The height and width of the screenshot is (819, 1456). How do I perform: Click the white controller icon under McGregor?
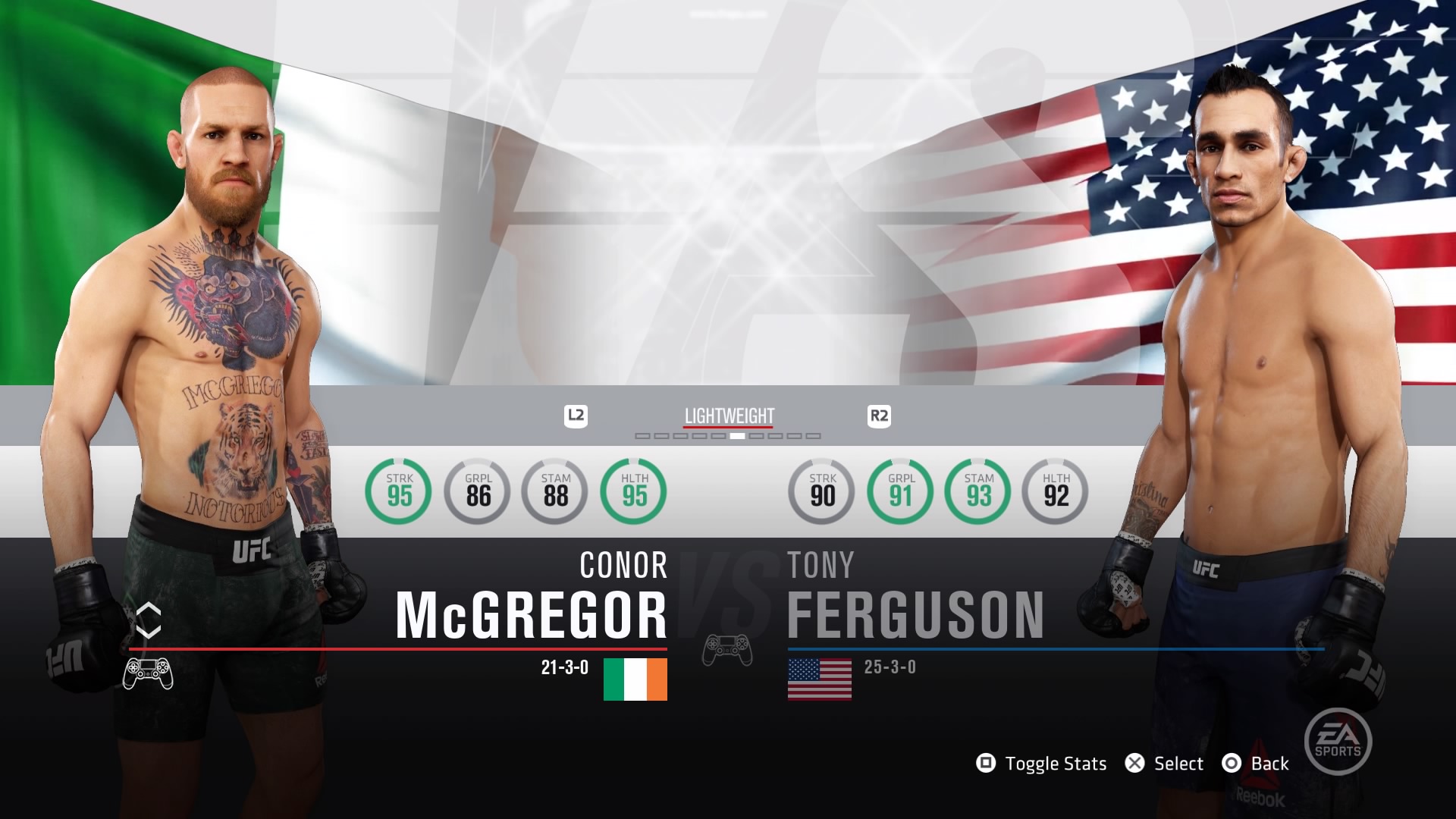(148, 673)
